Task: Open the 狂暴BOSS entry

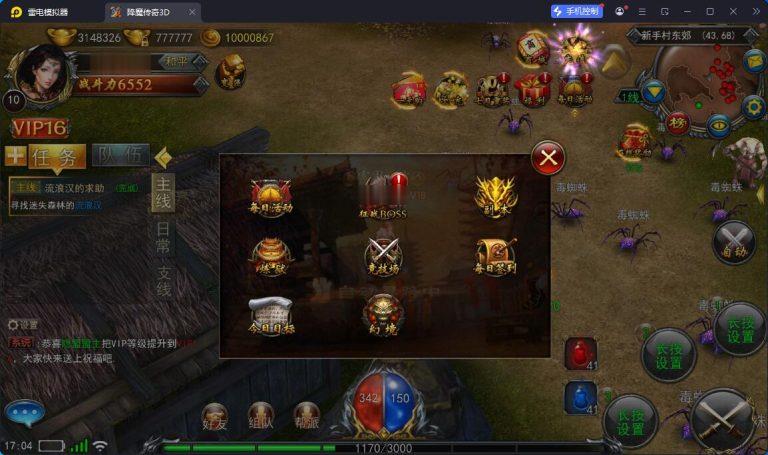Action: click(x=383, y=197)
